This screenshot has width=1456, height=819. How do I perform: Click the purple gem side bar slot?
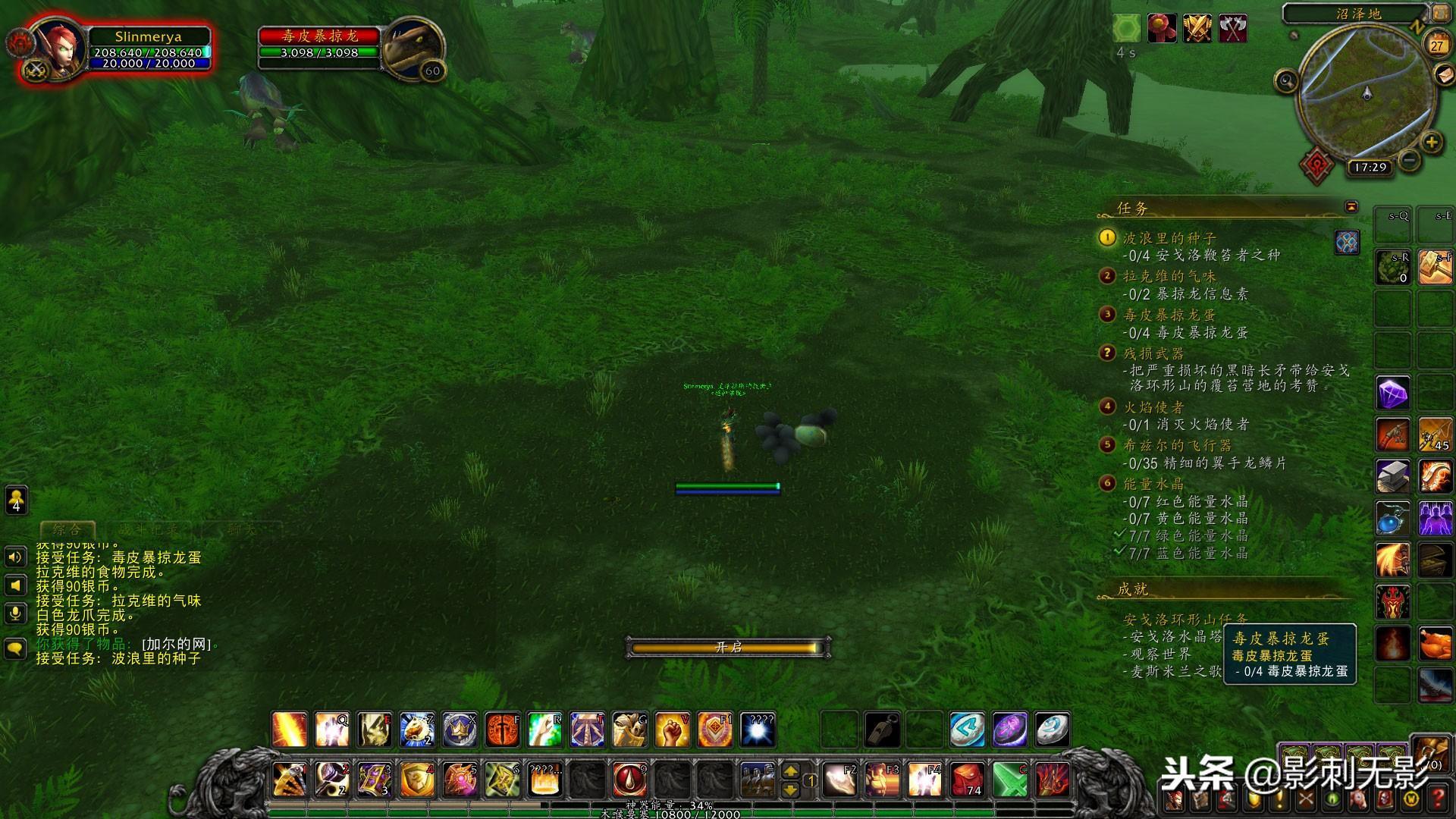coord(1393,394)
